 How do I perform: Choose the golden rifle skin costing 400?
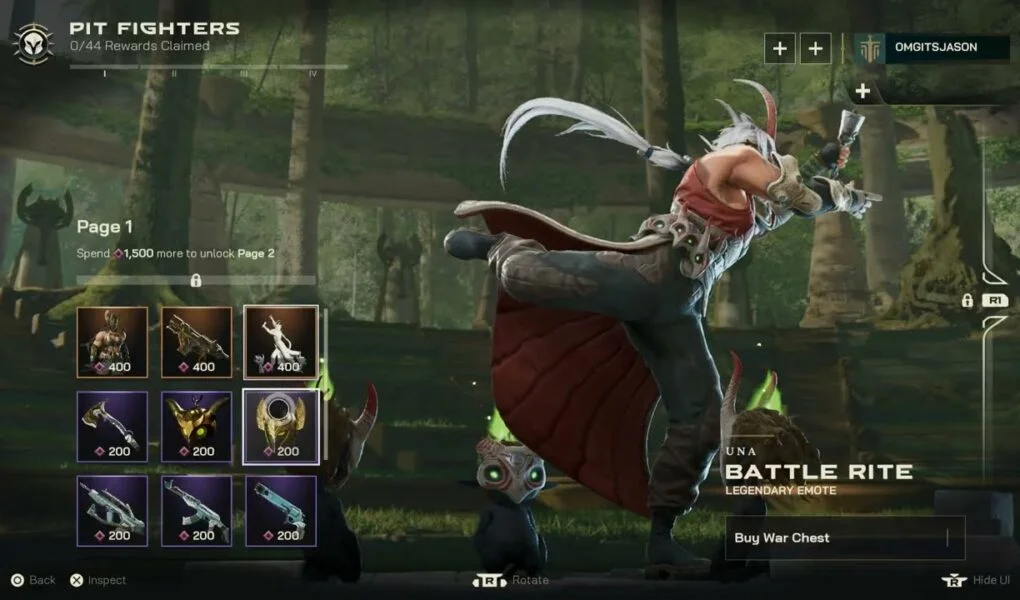click(x=197, y=342)
